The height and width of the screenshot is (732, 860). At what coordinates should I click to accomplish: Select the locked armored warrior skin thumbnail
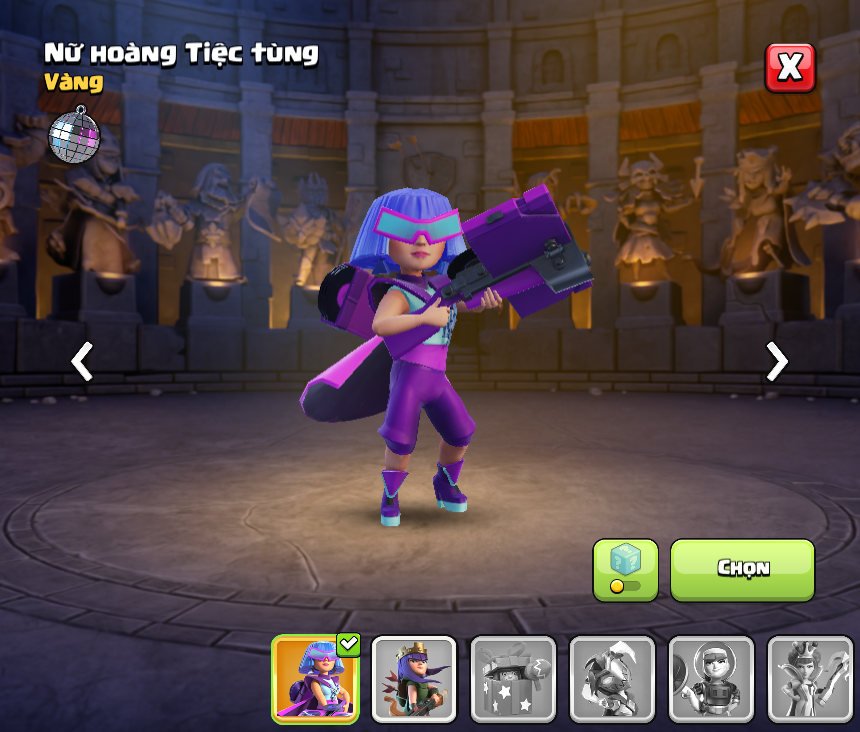click(x=612, y=679)
